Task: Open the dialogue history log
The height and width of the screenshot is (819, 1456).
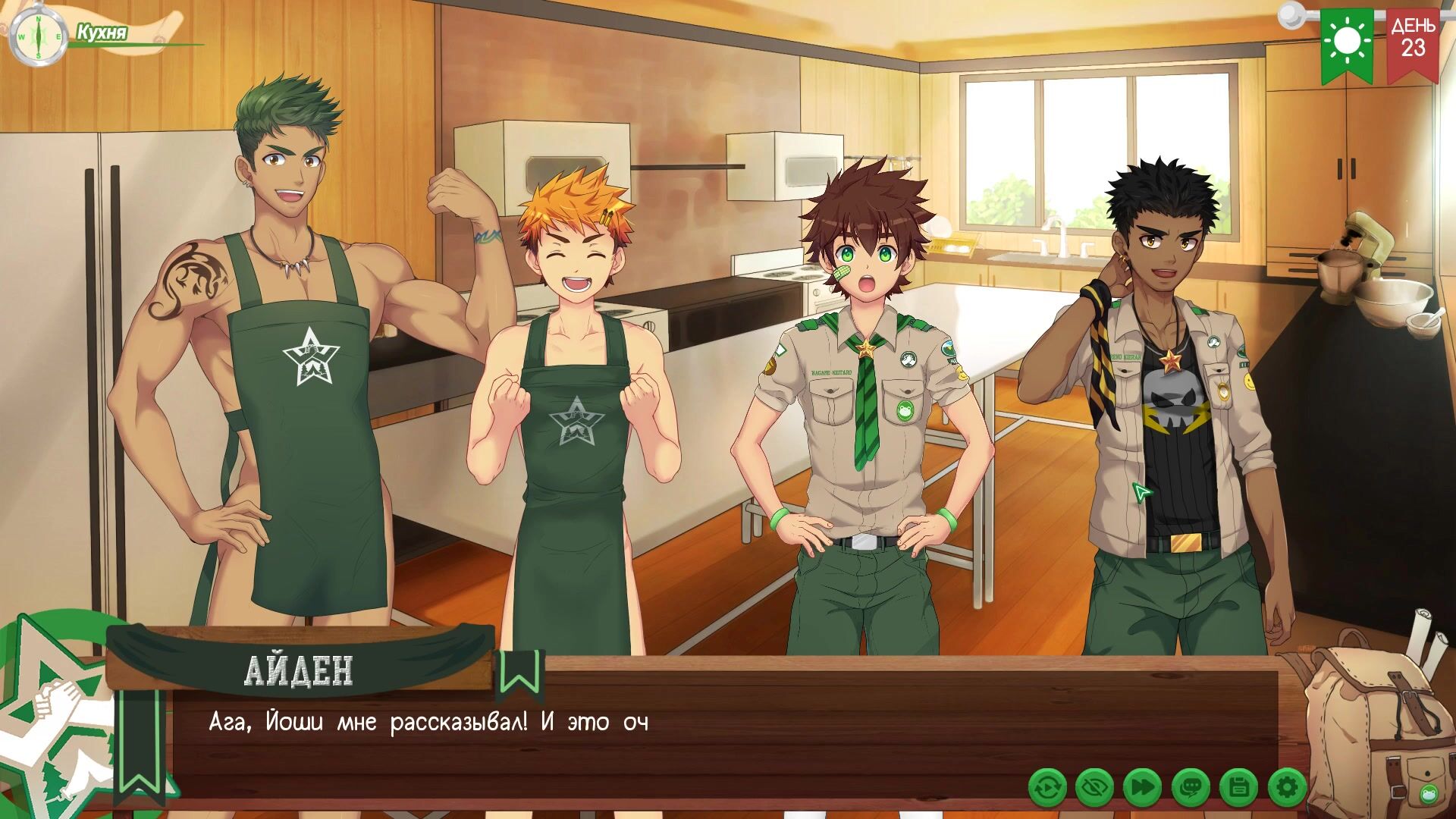Action: (1190, 789)
